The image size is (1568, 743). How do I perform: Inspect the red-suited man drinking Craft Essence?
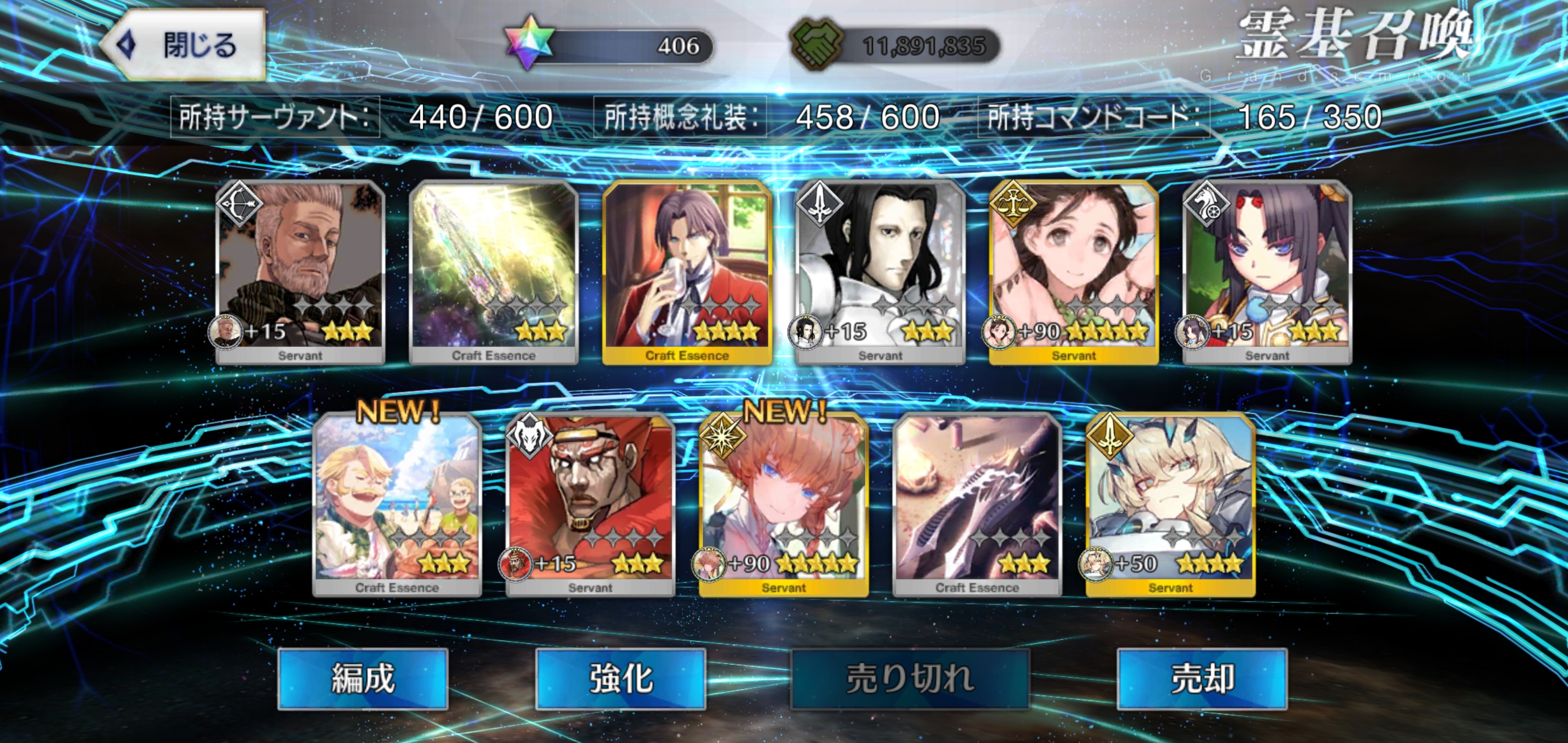point(687,272)
